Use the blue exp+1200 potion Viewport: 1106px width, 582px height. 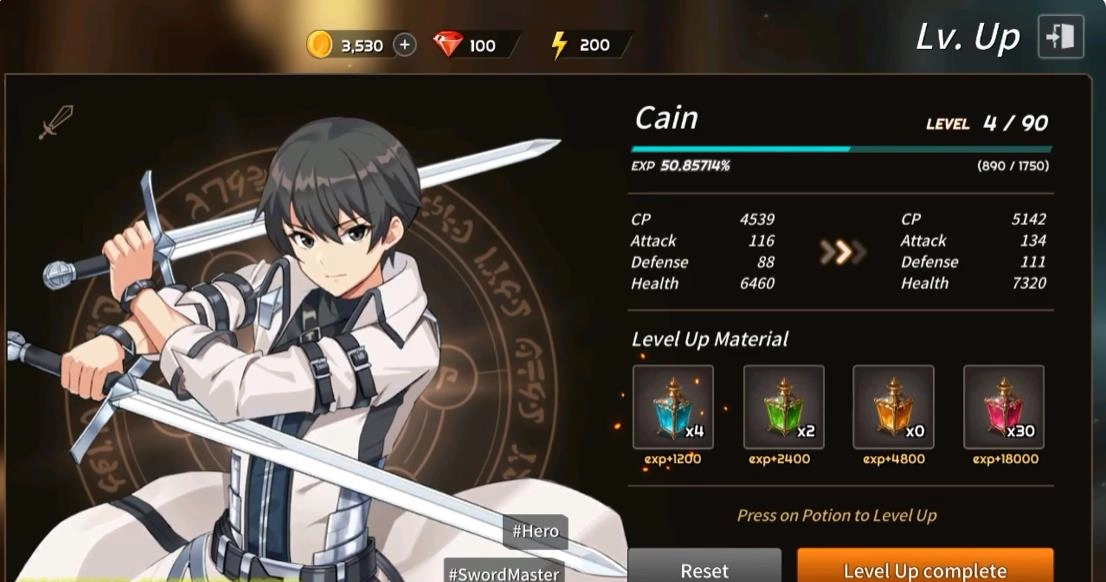click(x=673, y=407)
